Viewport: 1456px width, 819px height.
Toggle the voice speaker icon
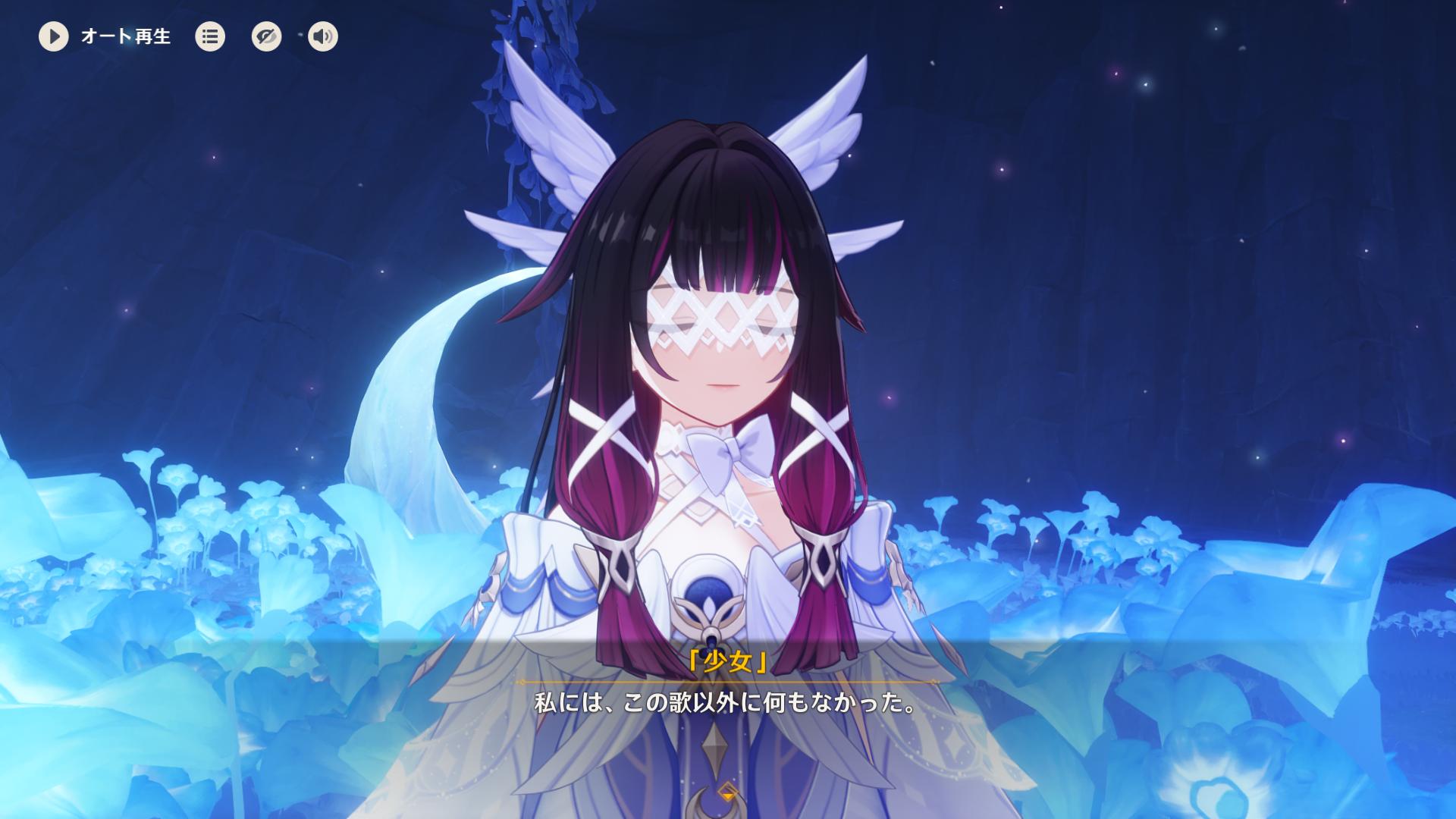point(323,36)
